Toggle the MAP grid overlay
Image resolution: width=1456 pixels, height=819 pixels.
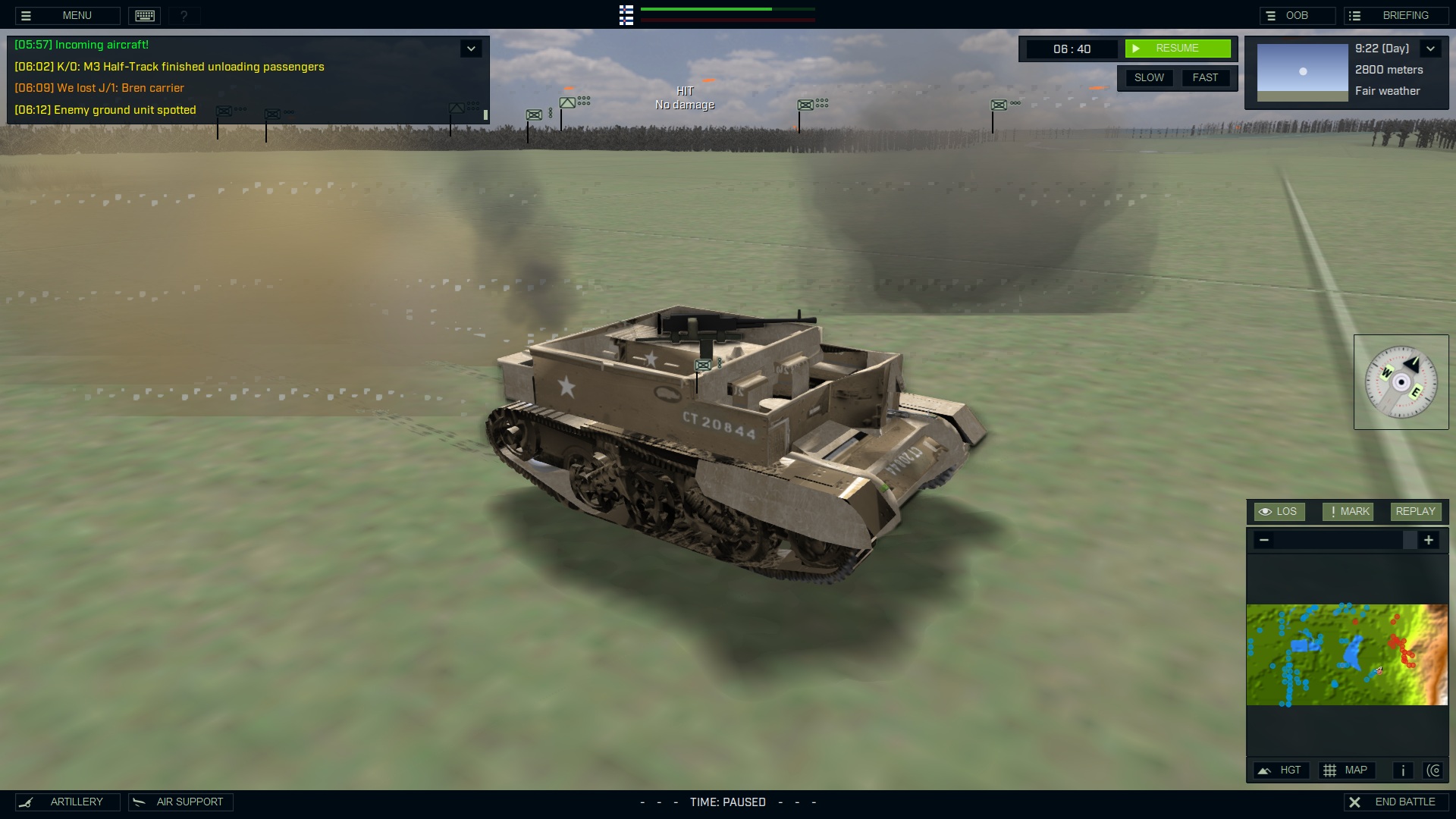1347,770
